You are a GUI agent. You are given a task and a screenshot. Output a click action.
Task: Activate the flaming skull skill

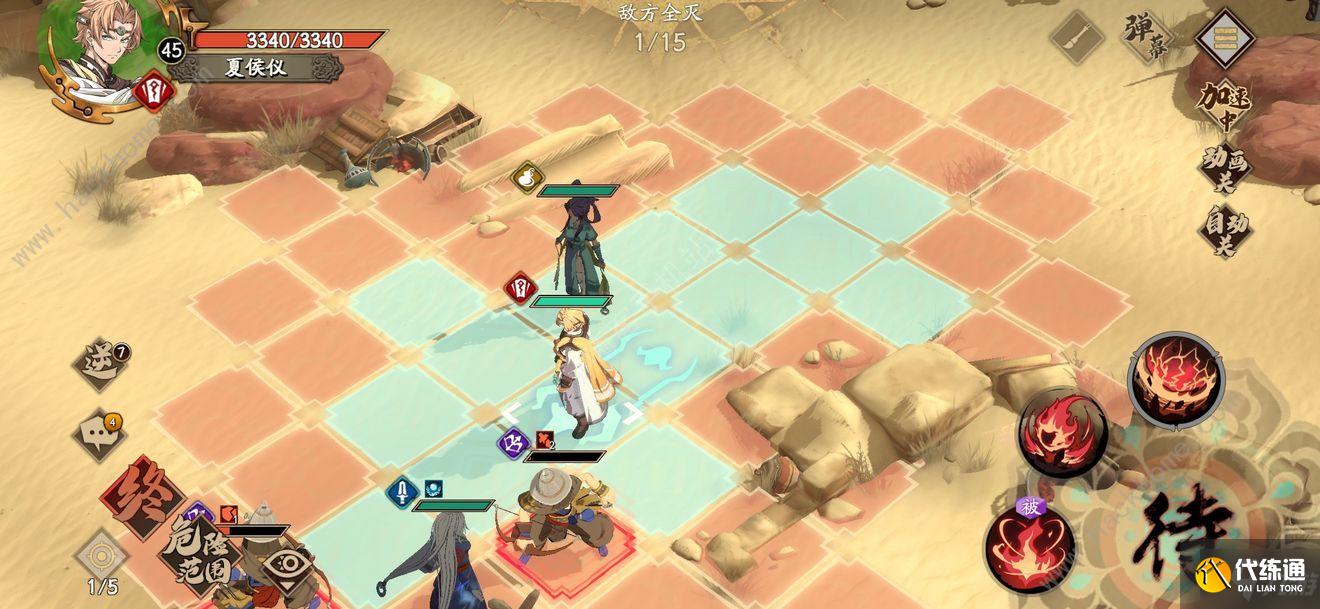[x=1062, y=432]
